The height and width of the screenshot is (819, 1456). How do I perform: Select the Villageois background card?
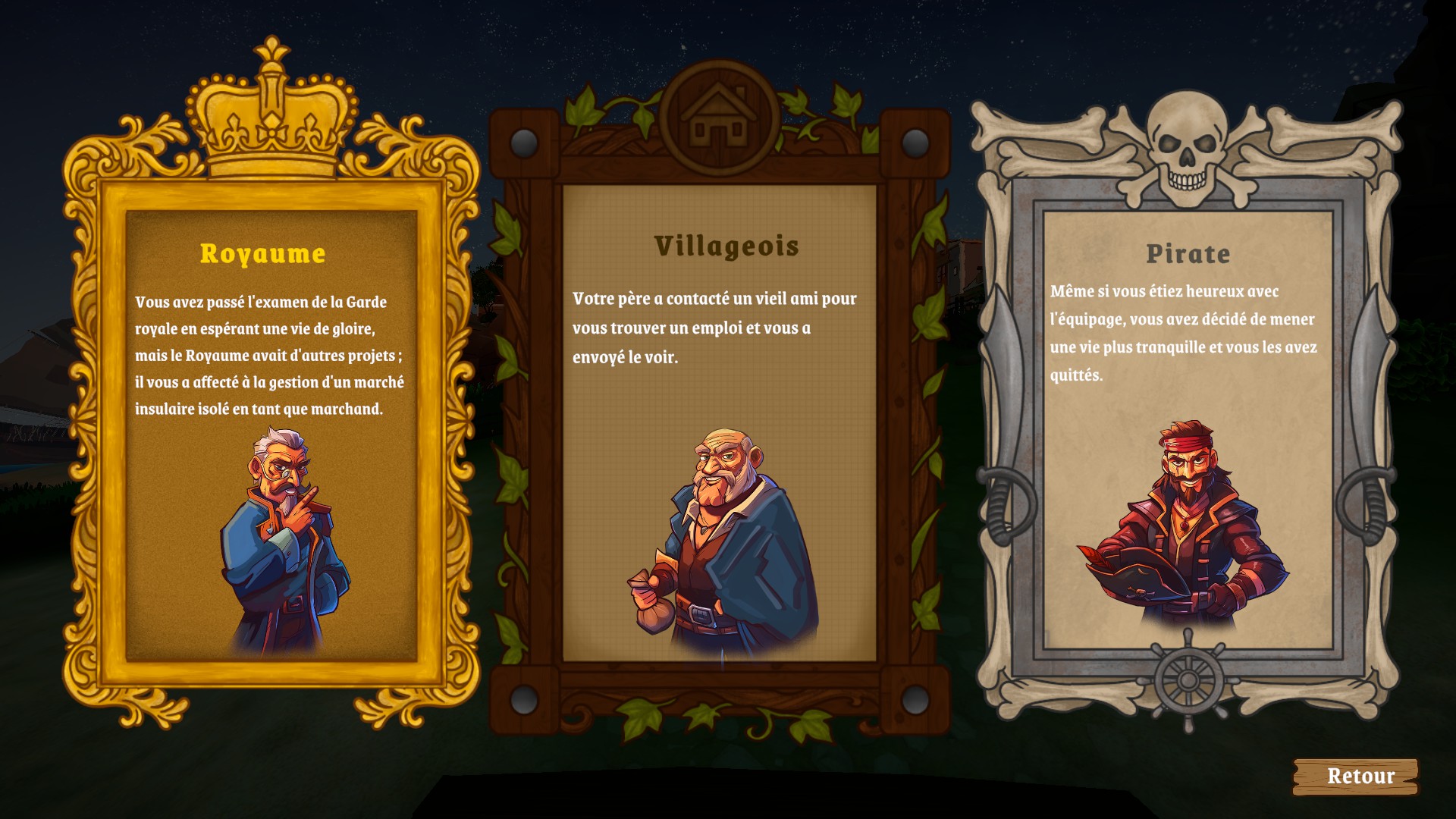tap(719, 425)
